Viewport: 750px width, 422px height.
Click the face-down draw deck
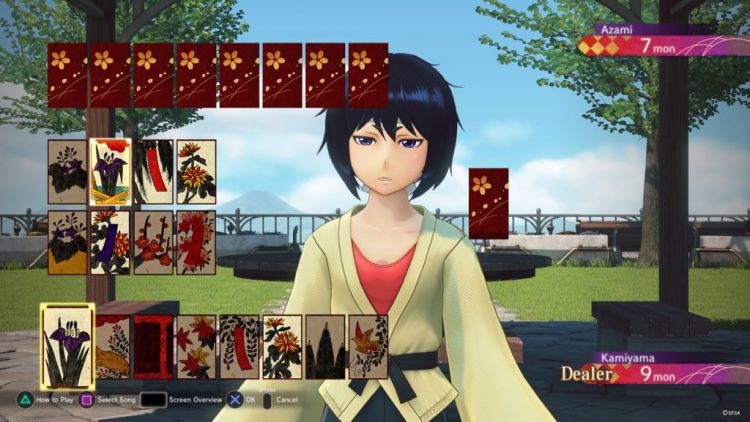click(488, 203)
